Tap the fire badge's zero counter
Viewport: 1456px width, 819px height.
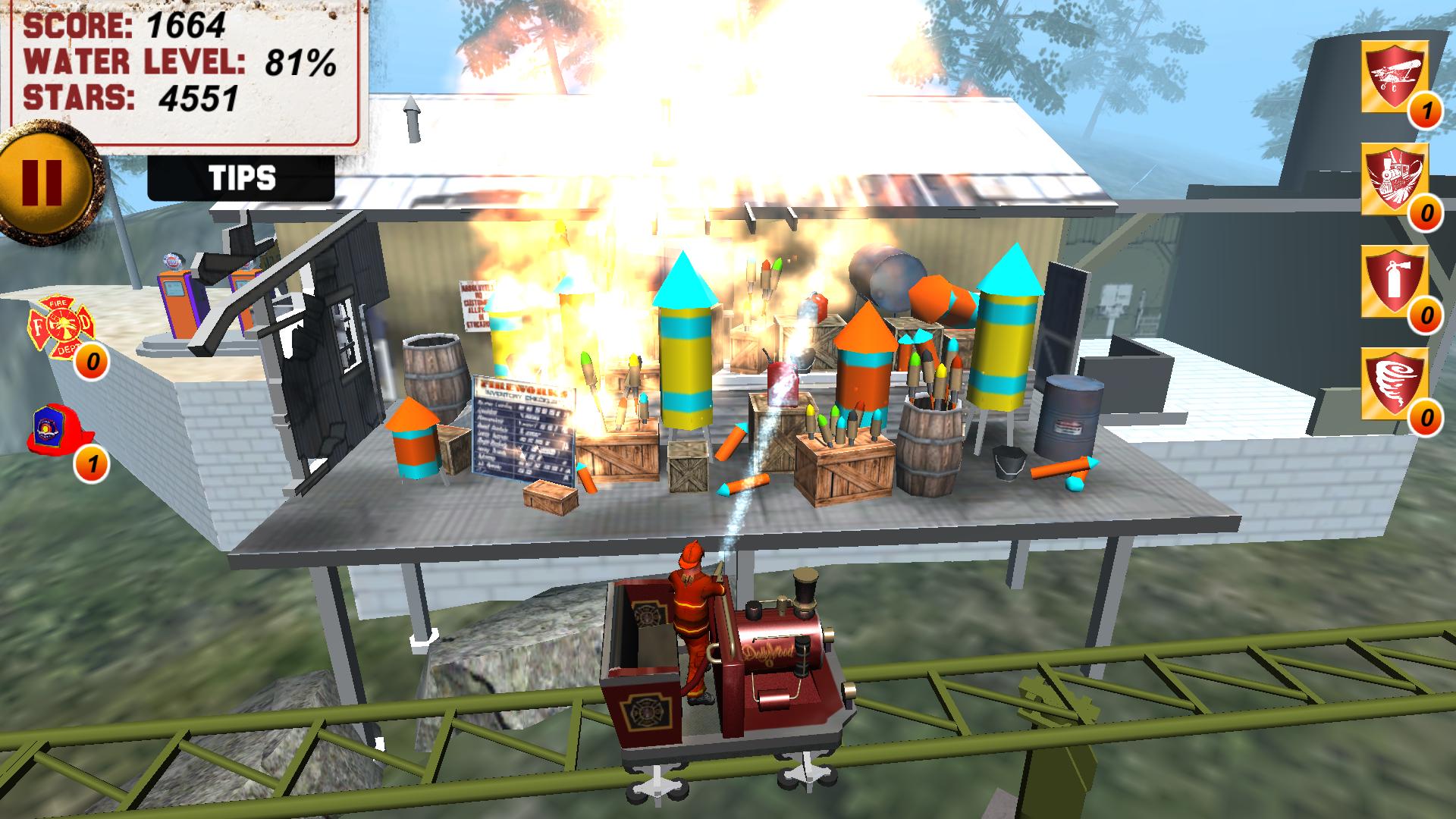click(91, 360)
